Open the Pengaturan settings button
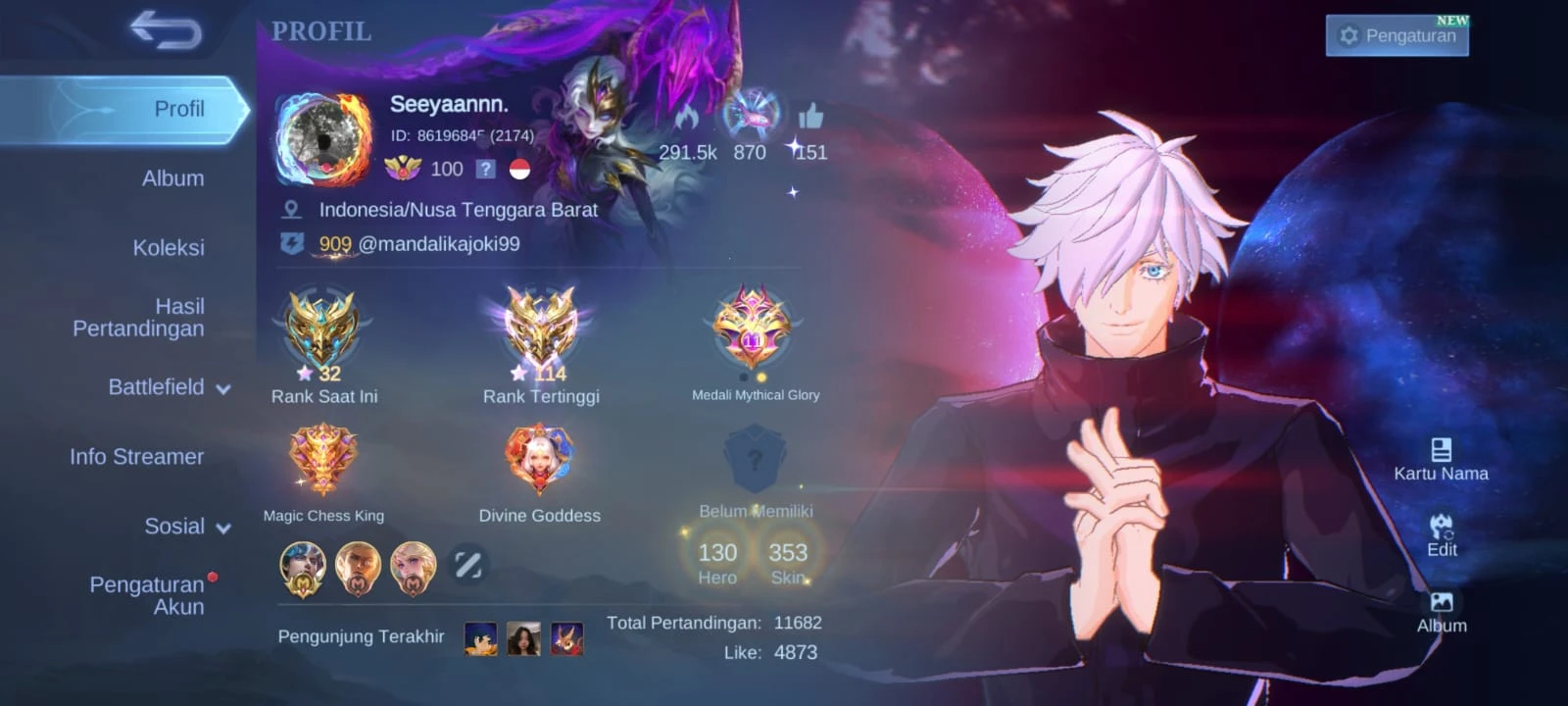1568x706 pixels. coord(1396,35)
